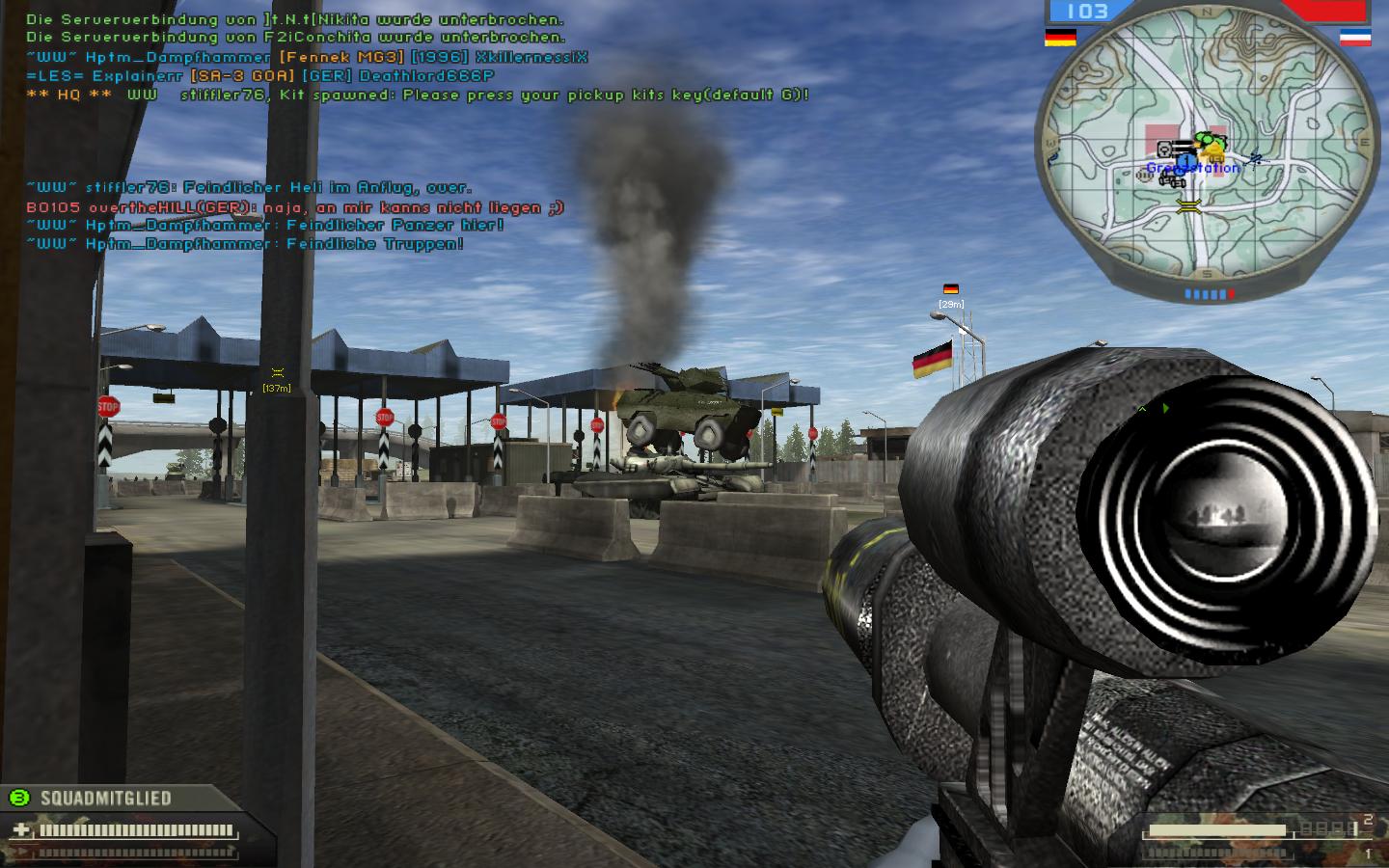Click the German flag icon beside the ticket counter
The image size is (1389, 868).
[x=1060, y=37]
